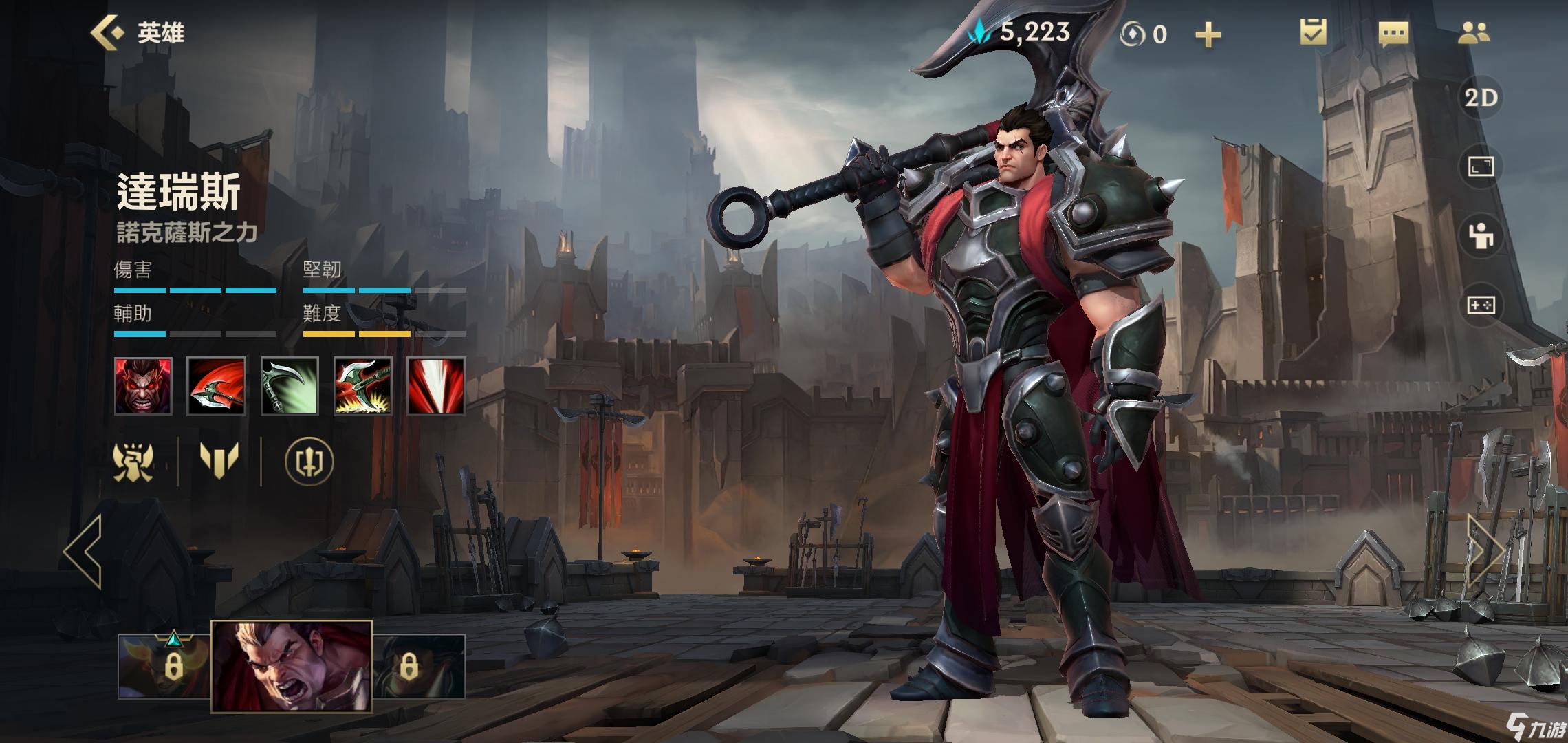
Task: View Darius passive skill with angry face
Action: click(x=143, y=386)
